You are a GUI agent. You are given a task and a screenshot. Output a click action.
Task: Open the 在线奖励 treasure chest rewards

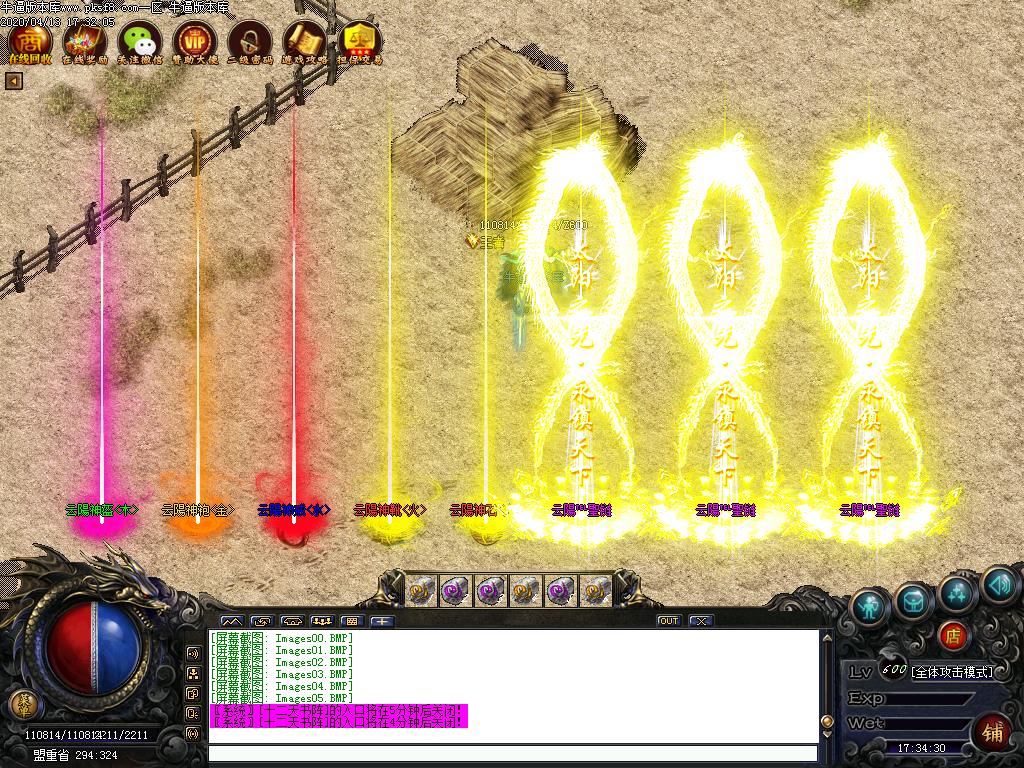click(x=85, y=41)
